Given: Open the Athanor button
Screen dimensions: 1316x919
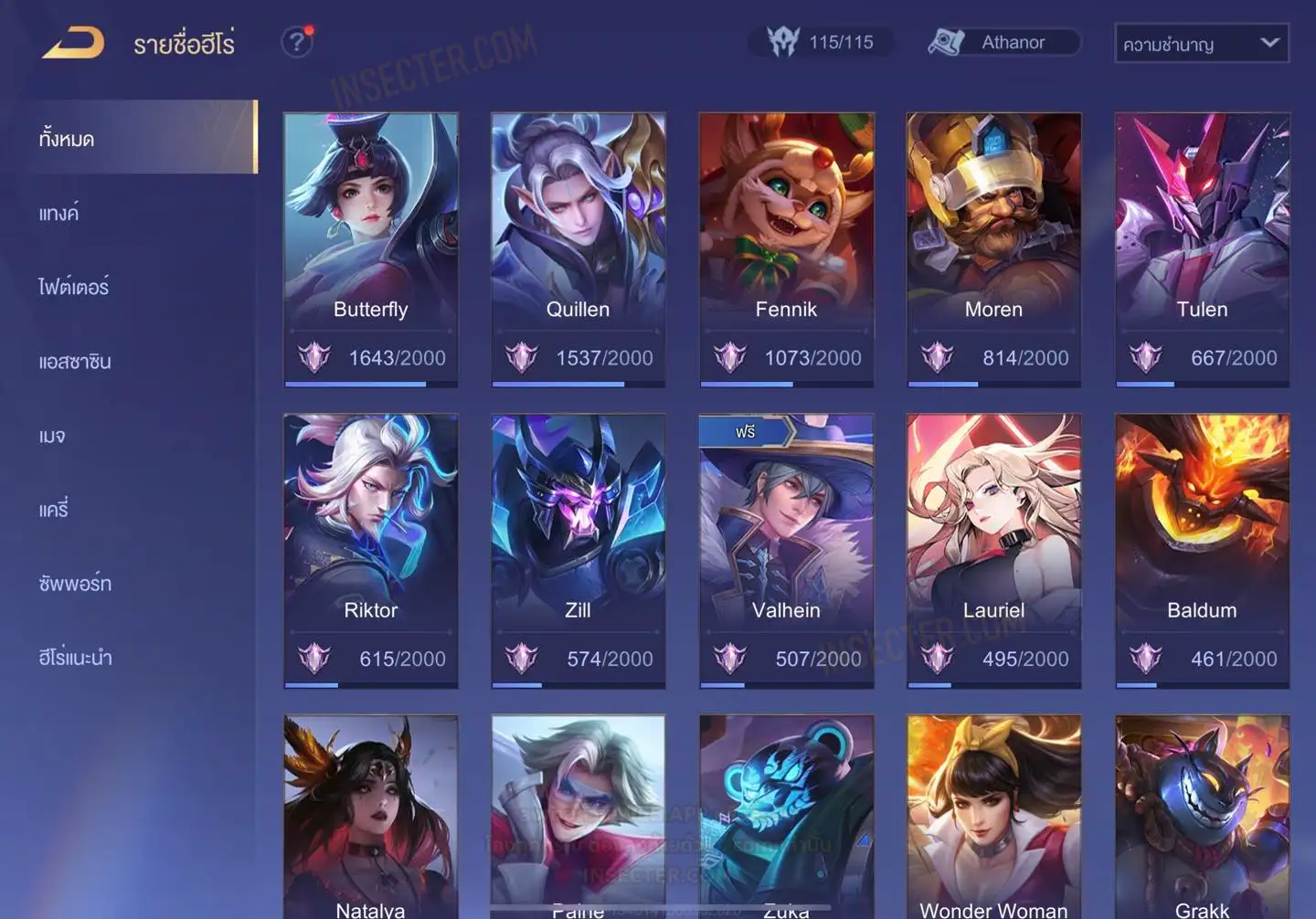Looking at the screenshot, I should pyautogui.click(x=1003, y=42).
